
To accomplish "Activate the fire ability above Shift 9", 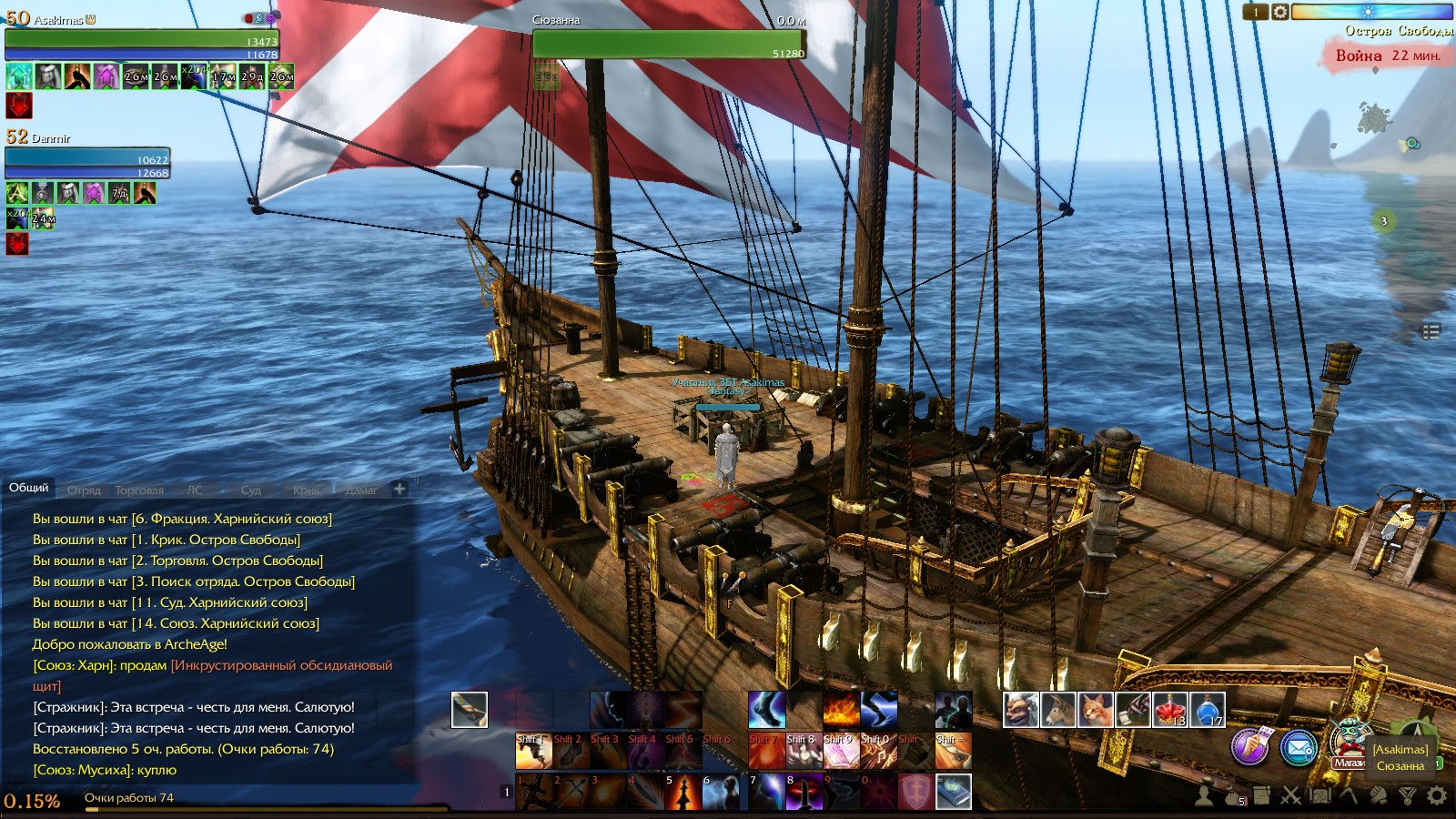I will [x=841, y=710].
